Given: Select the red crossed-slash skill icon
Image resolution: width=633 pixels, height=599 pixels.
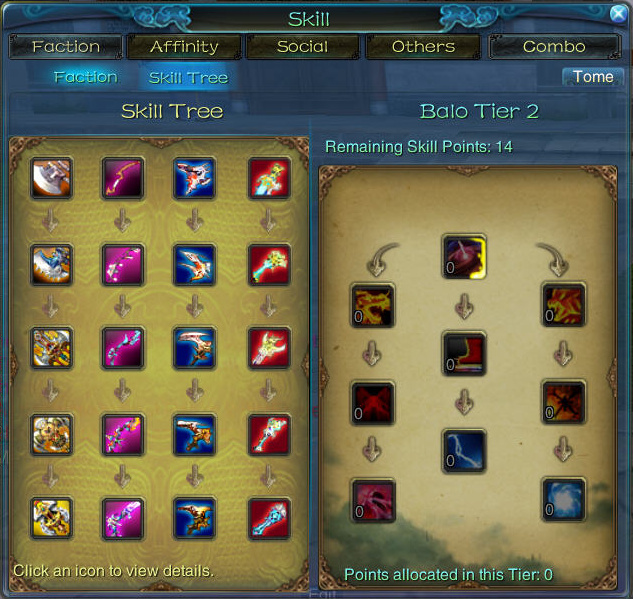Looking at the screenshot, I should (373, 402).
